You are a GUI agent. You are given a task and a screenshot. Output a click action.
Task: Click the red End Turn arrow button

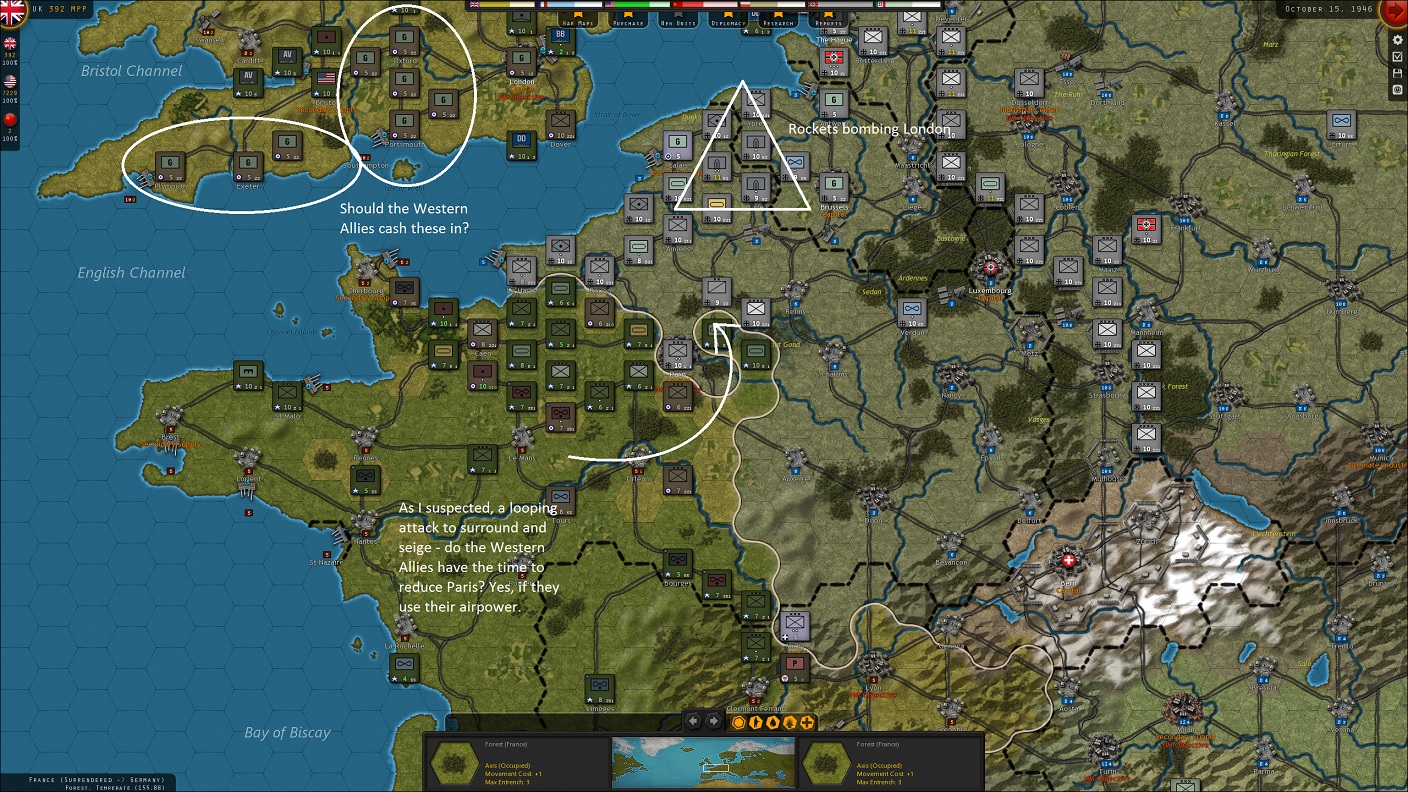1397,13
